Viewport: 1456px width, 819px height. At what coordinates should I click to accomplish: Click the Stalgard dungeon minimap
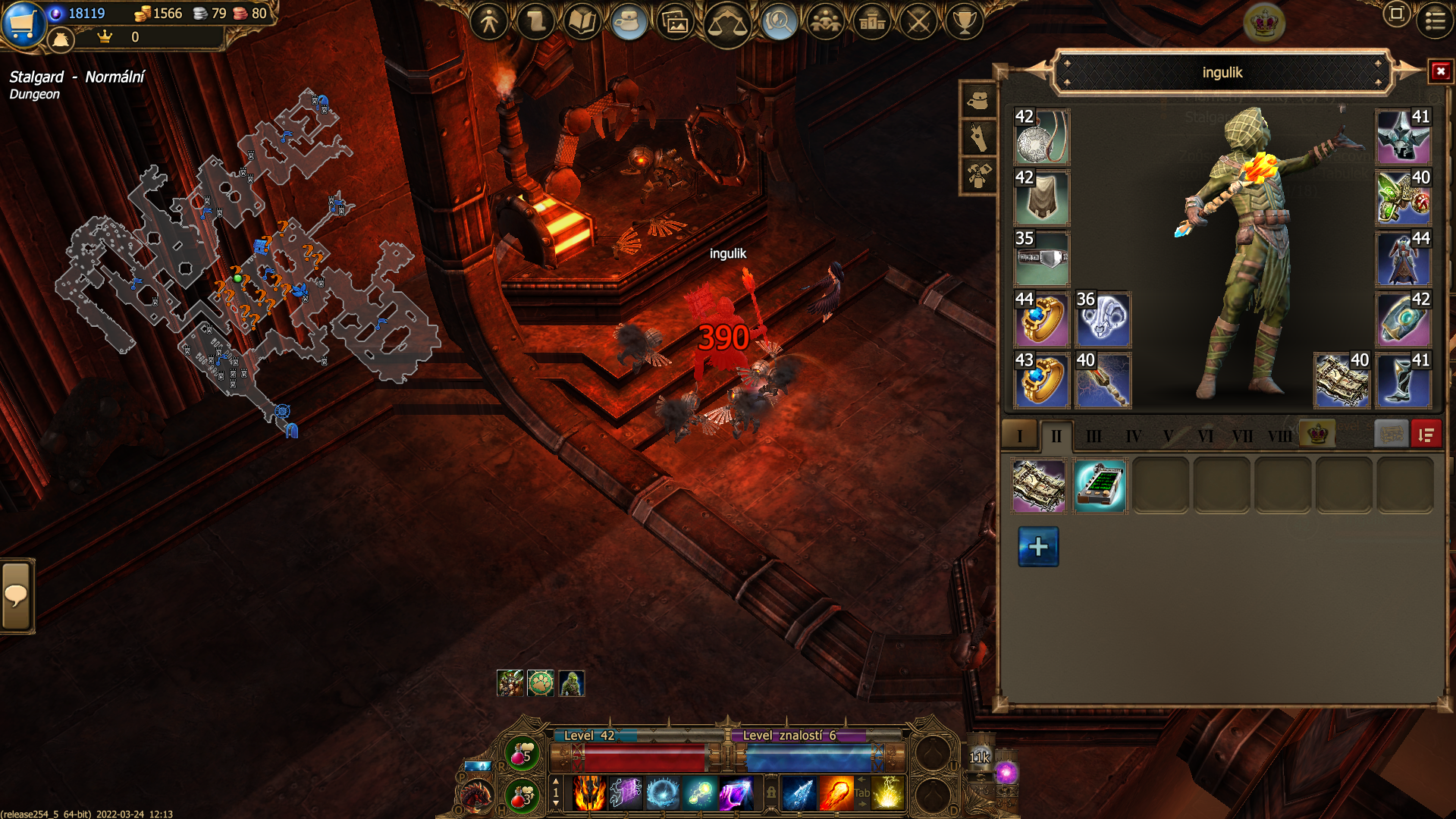click(243, 258)
